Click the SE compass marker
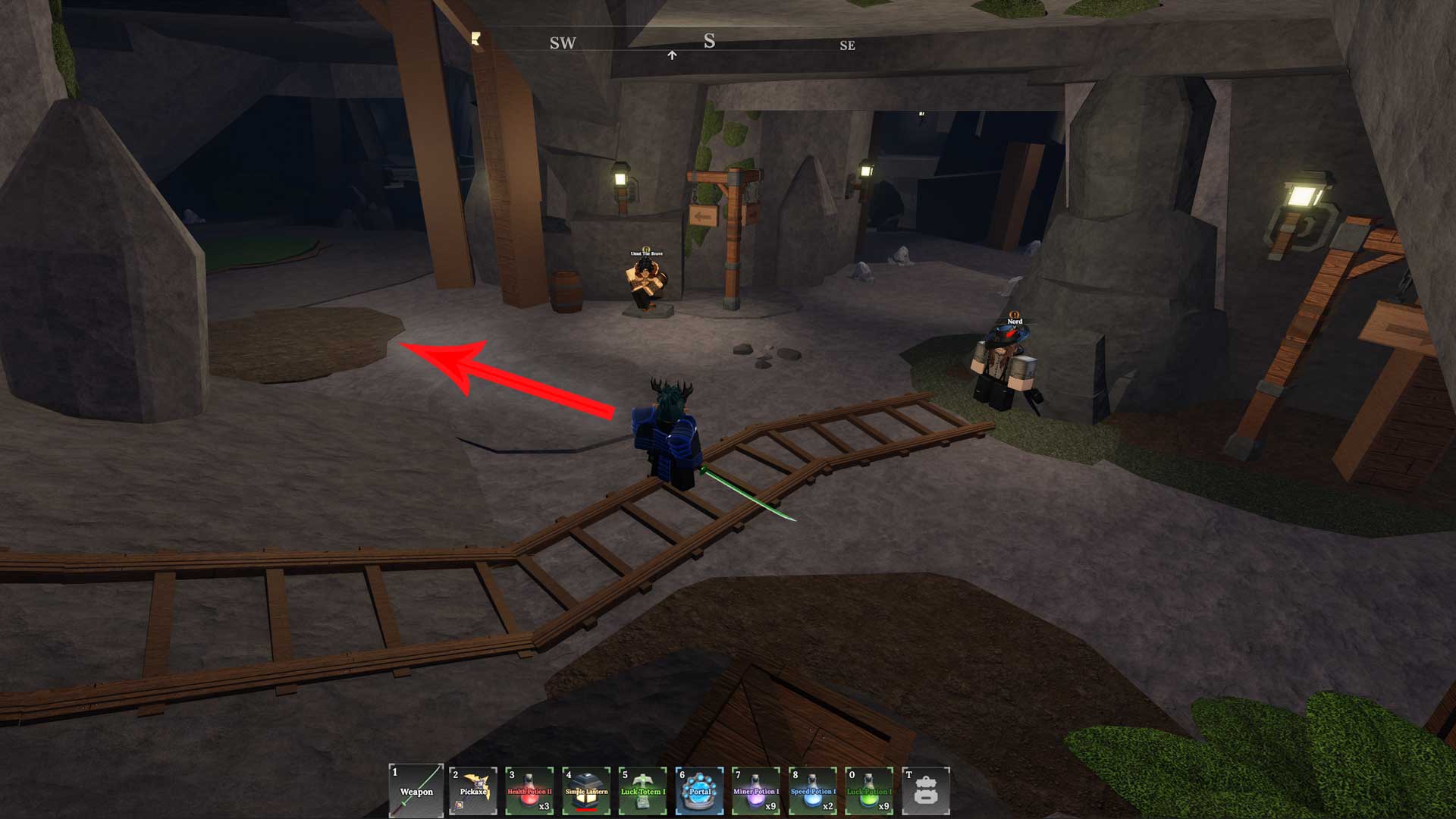This screenshot has height=819, width=1456. pos(849,46)
